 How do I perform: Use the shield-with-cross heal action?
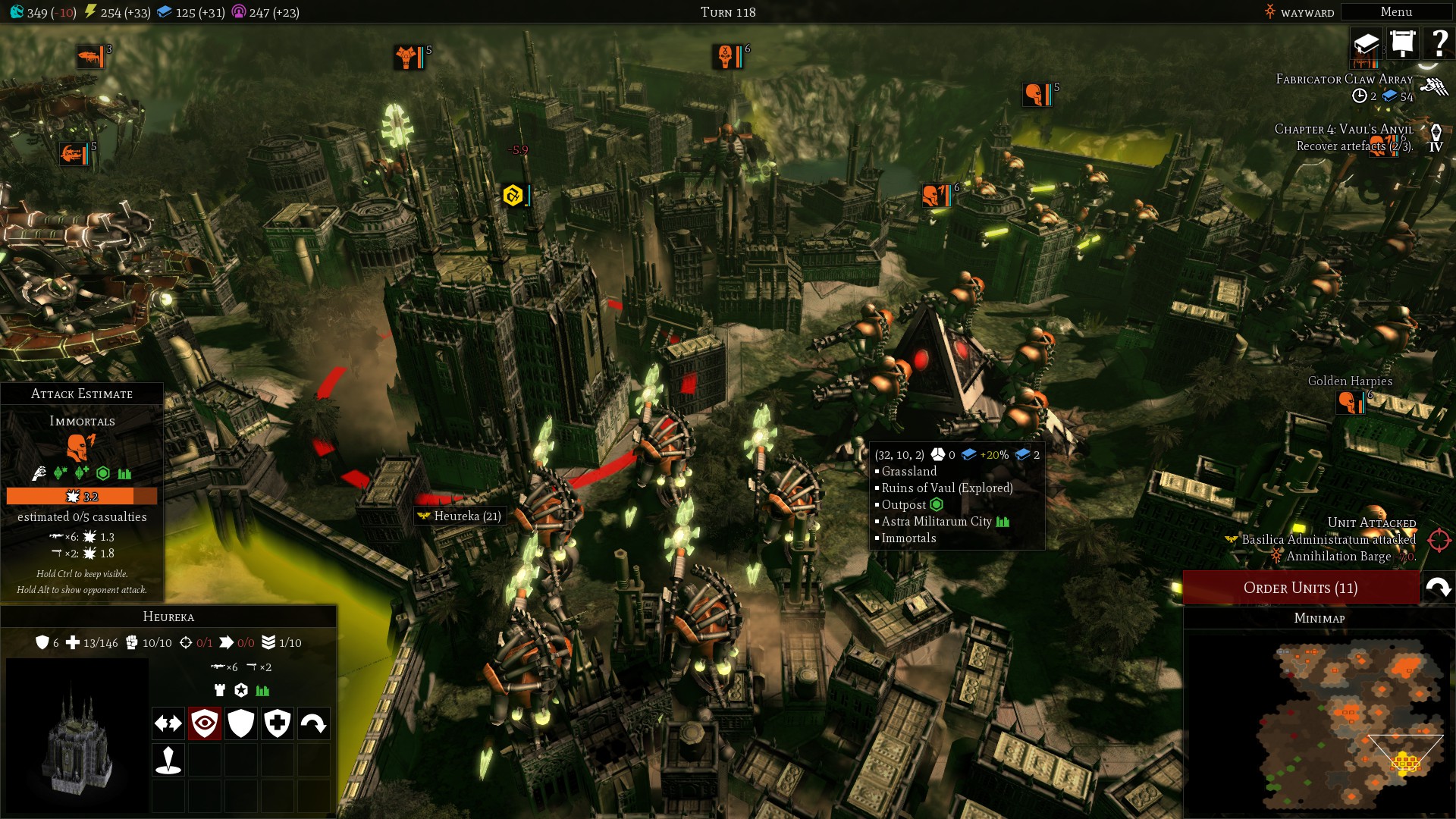278,723
